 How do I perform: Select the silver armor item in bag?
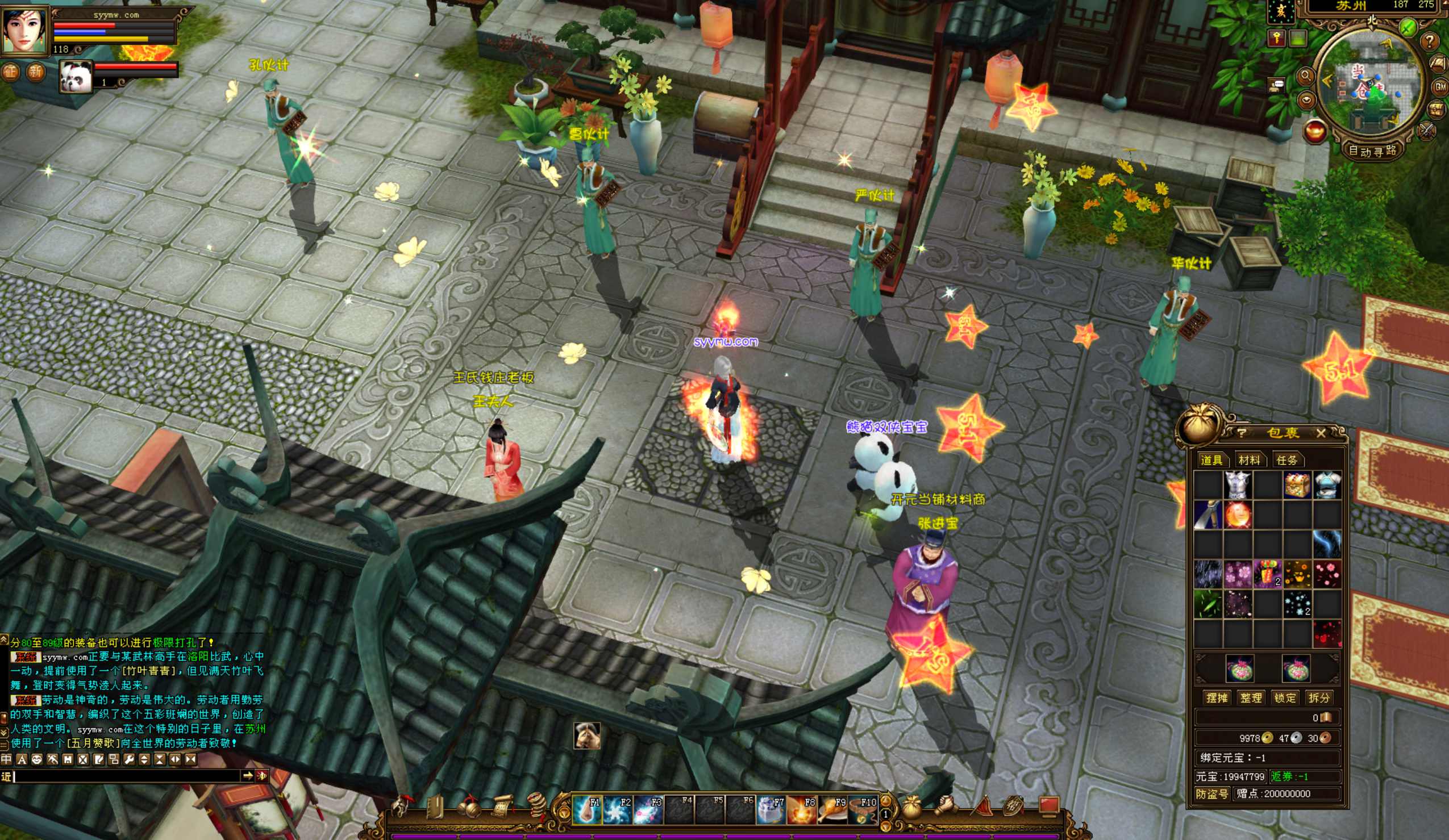(1238, 485)
